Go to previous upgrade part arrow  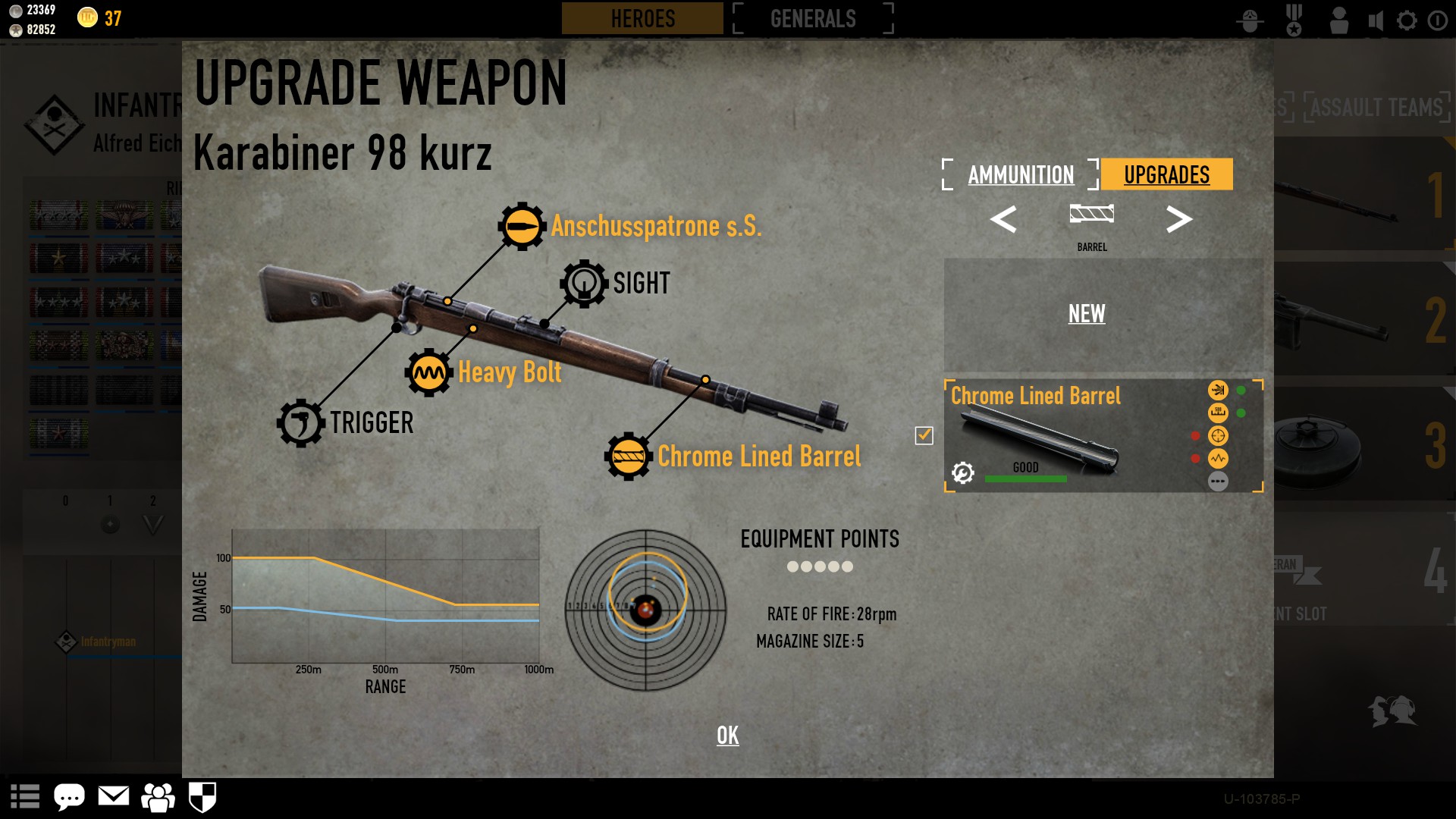tap(1003, 220)
